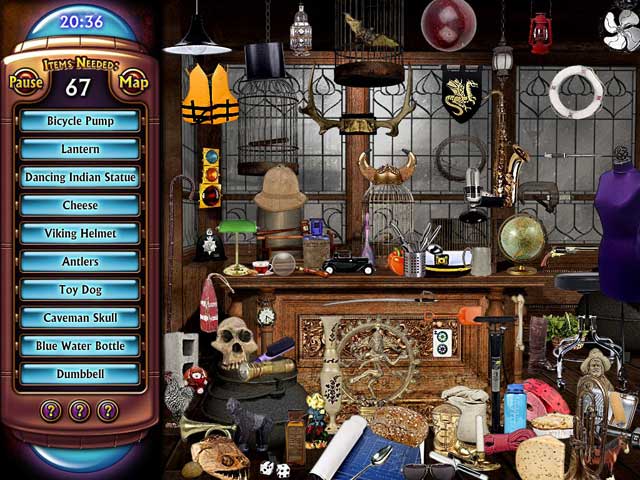Image resolution: width=640 pixels, height=480 pixels.
Task: Select the Antlers entry in the list
Action: (80, 261)
